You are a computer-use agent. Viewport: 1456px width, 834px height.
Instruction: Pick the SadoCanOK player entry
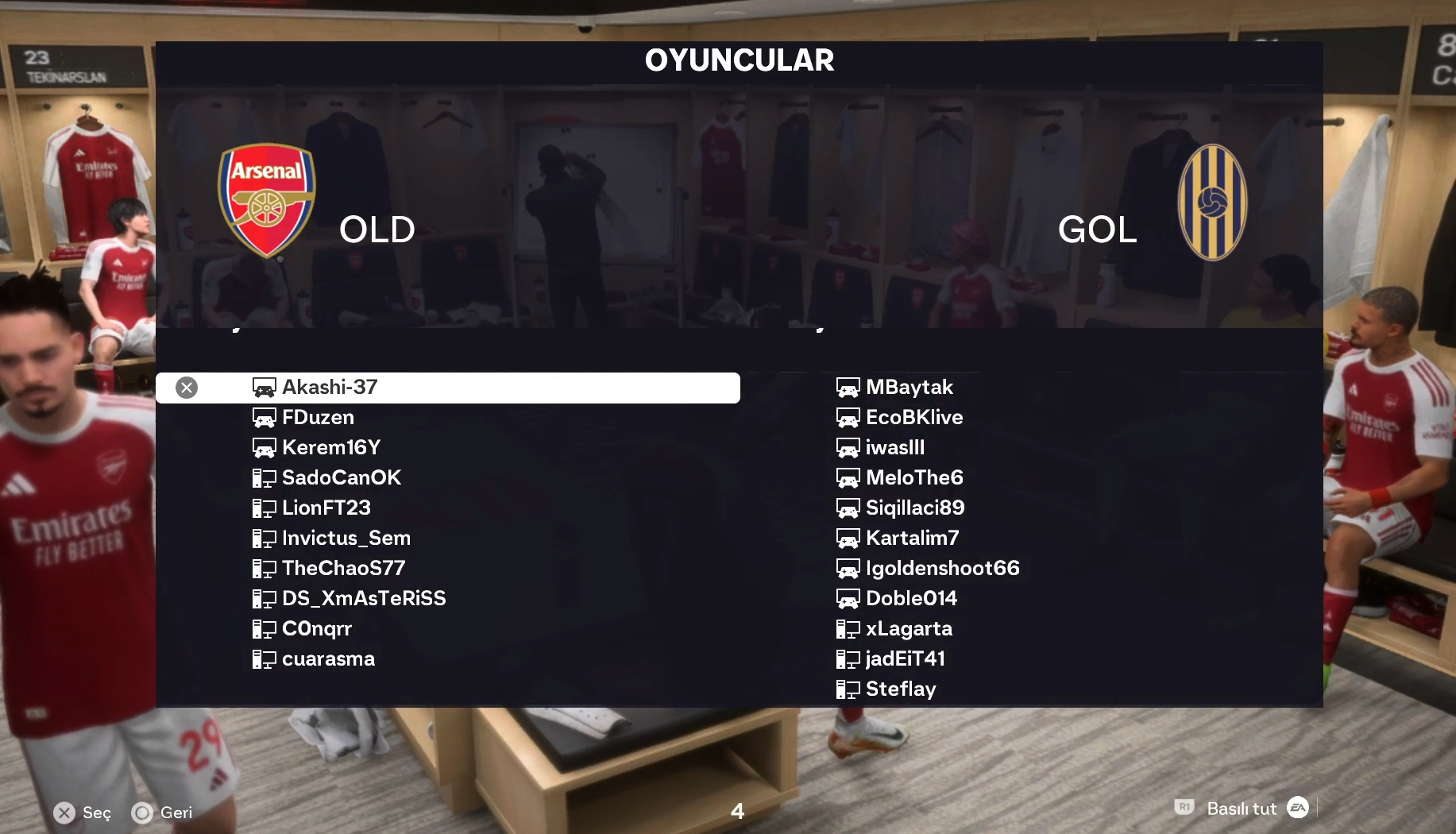tap(341, 478)
